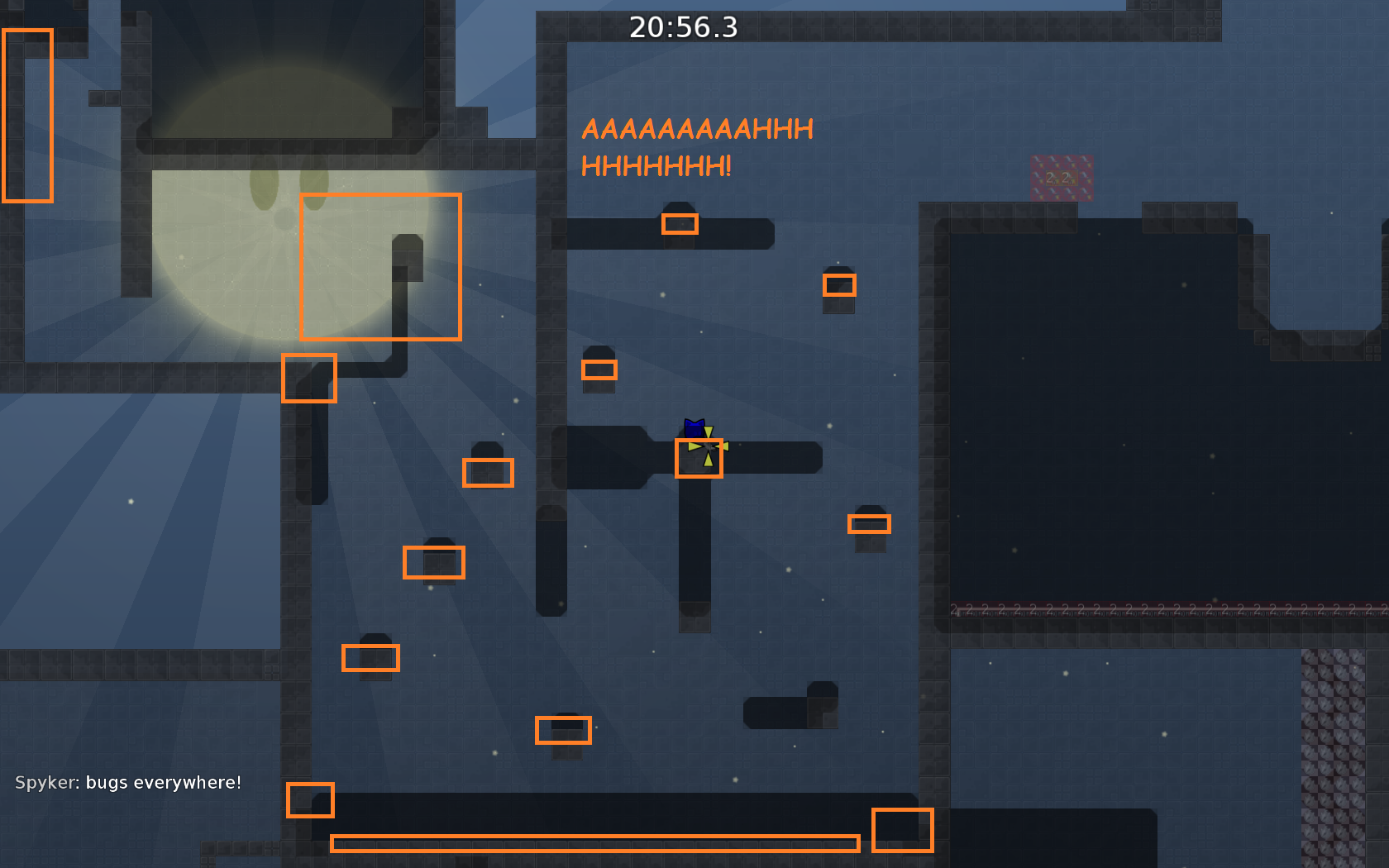The image size is (1389, 868).
Task: Click the highlighted block under the middle platform
Action: (433, 562)
